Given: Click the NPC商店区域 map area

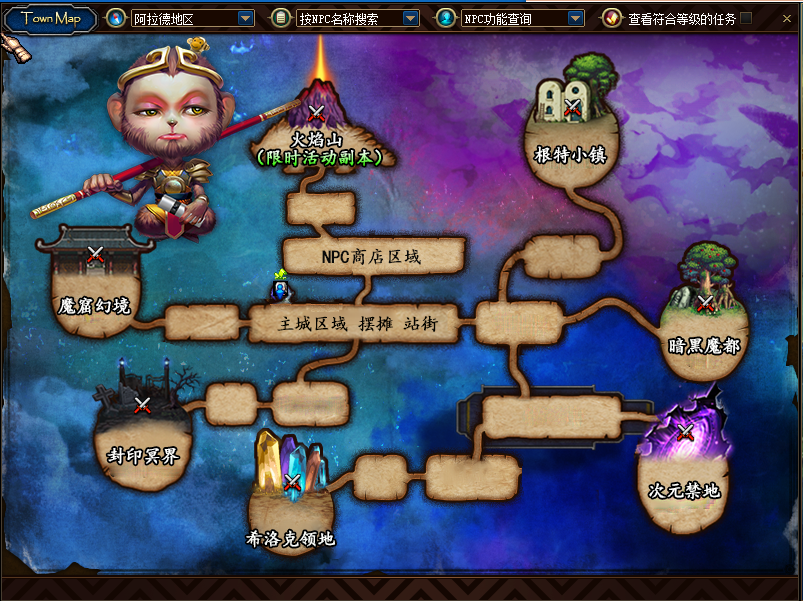Looking at the screenshot, I should 373,257.
